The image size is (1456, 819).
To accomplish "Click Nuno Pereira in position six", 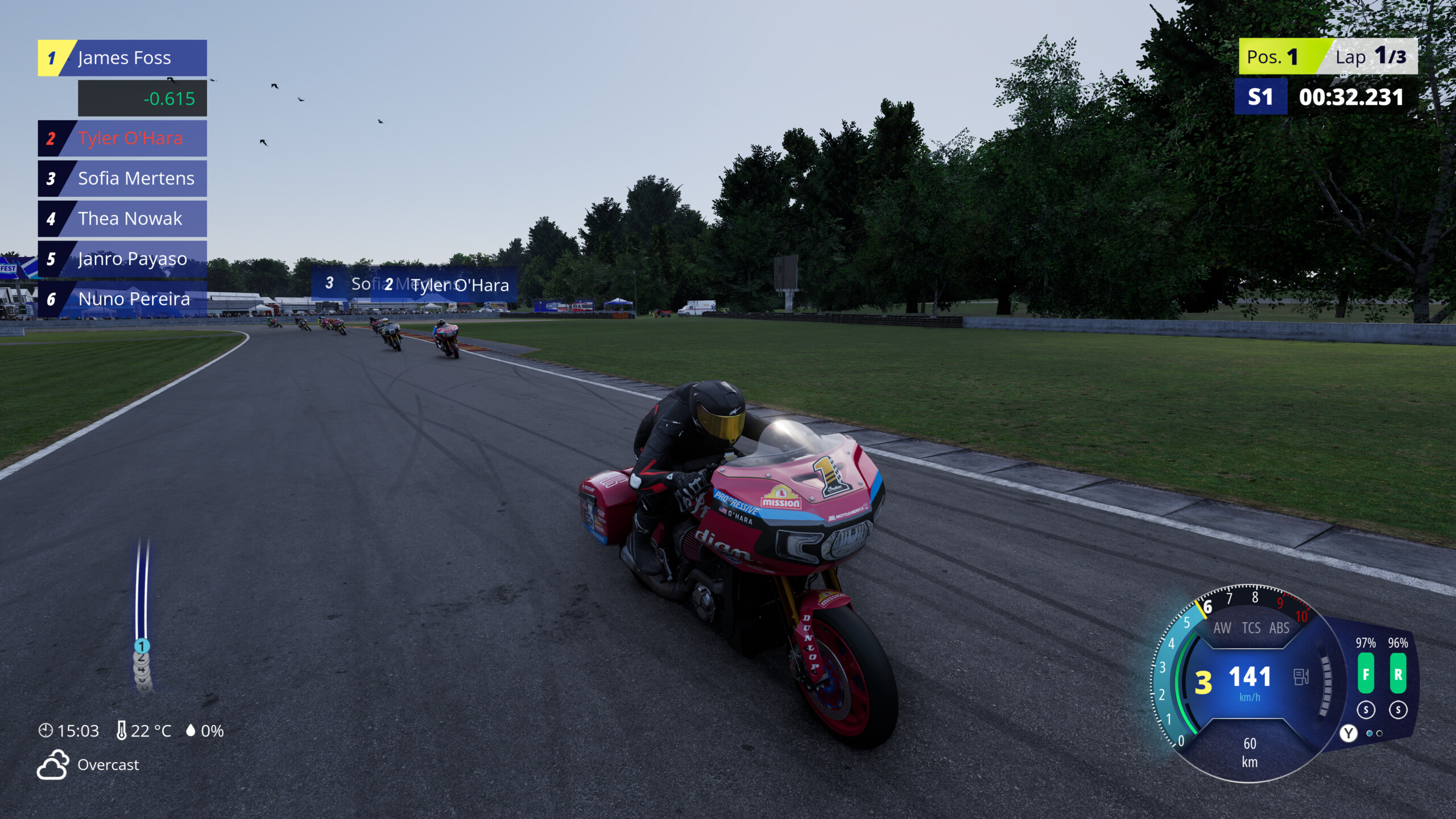I will click(122, 299).
